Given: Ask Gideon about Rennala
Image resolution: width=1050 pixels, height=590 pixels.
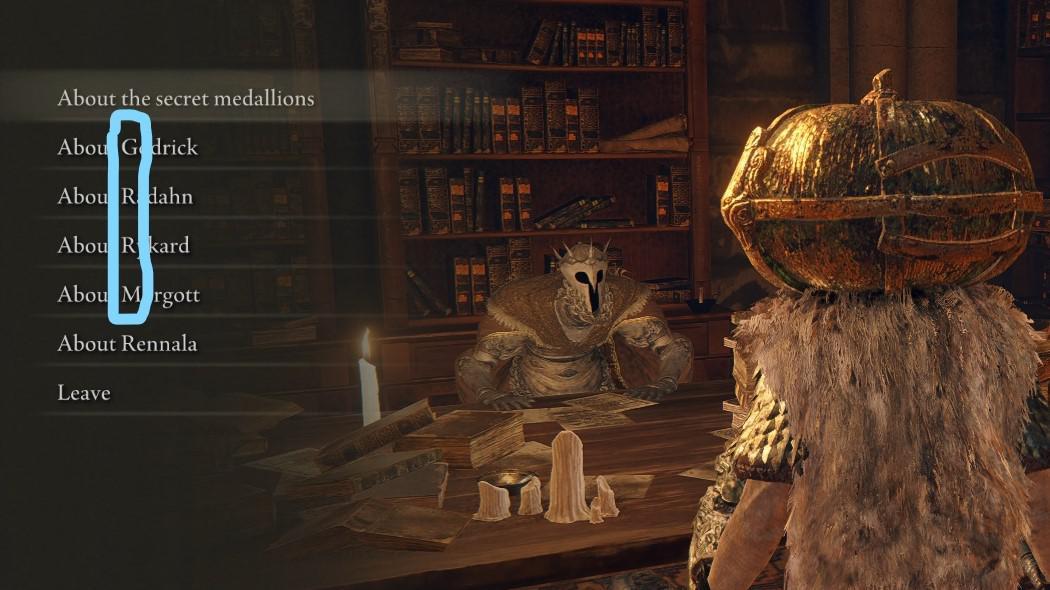Looking at the screenshot, I should coord(127,344).
